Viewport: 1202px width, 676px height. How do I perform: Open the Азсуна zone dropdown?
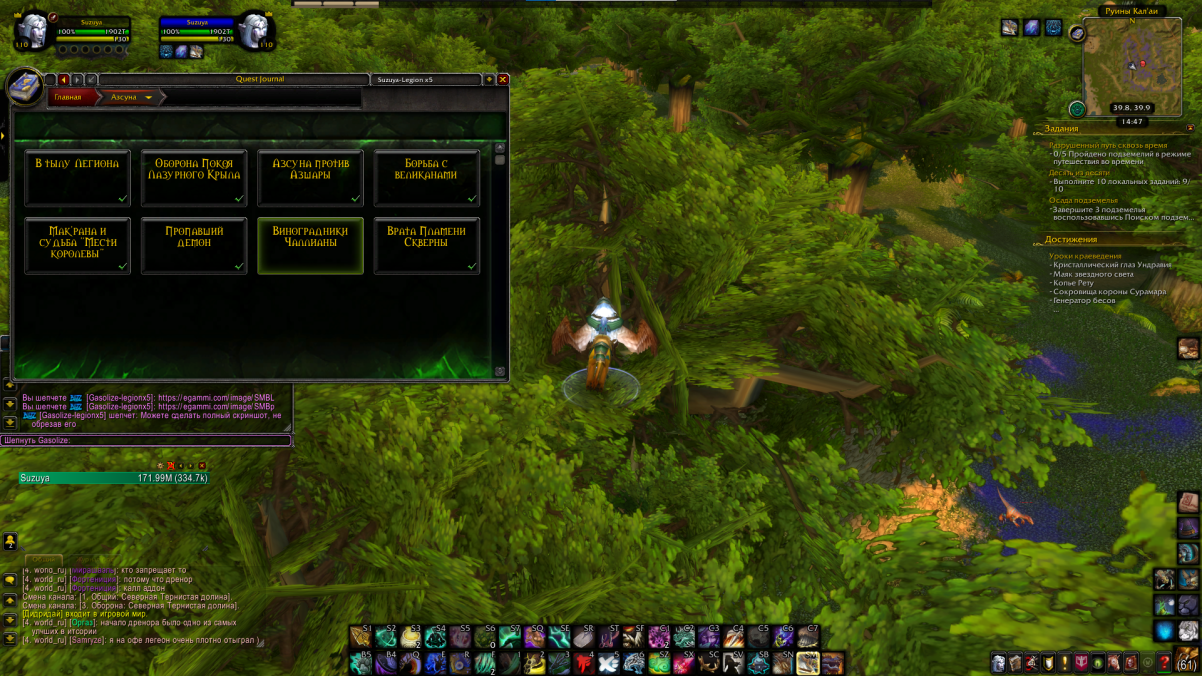pos(149,98)
